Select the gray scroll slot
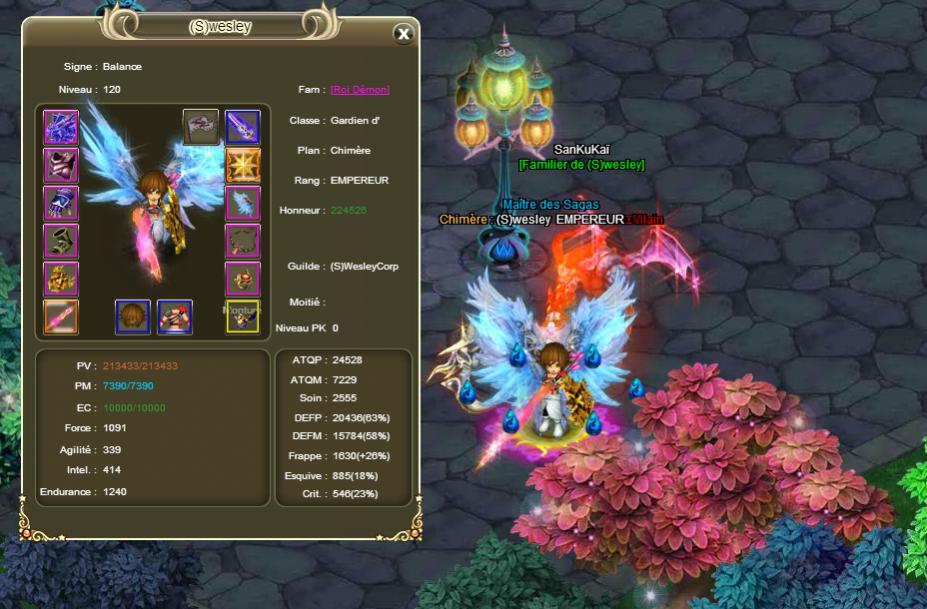 tap(200, 127)
